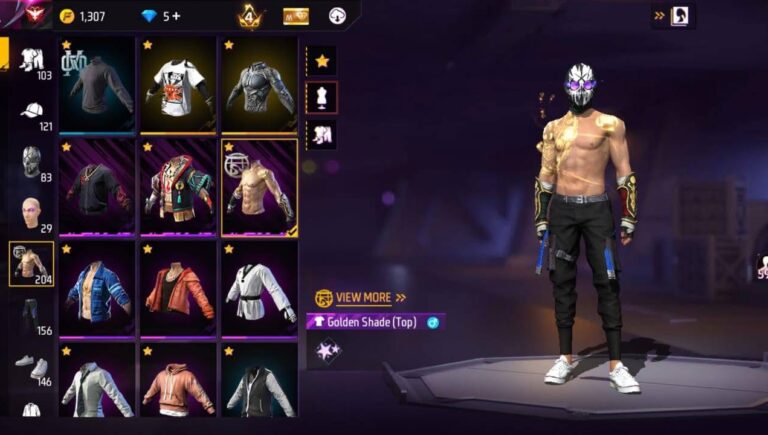Choose the red and teal hooded jacket
This screenshot has width=768, height=435.
[178, 188]
